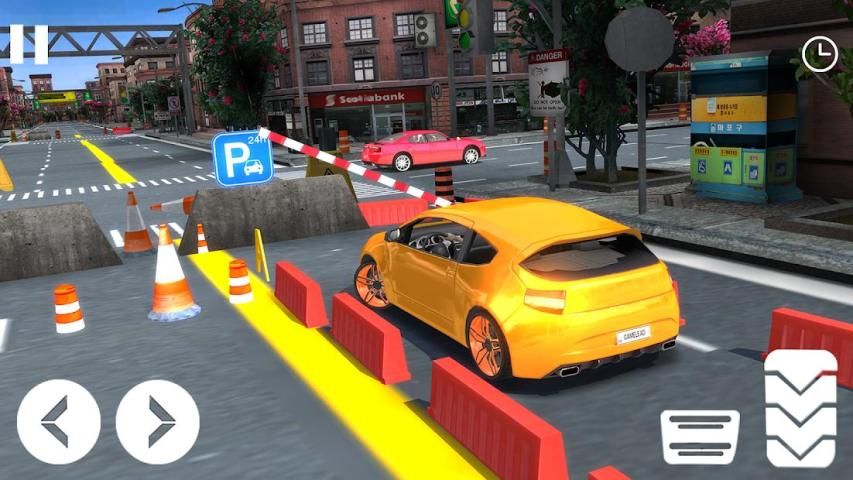Image resolution: width=853 pixels, height=480 pixels.
Task: Steer right with the right arrow button
Action: [158, 422]
